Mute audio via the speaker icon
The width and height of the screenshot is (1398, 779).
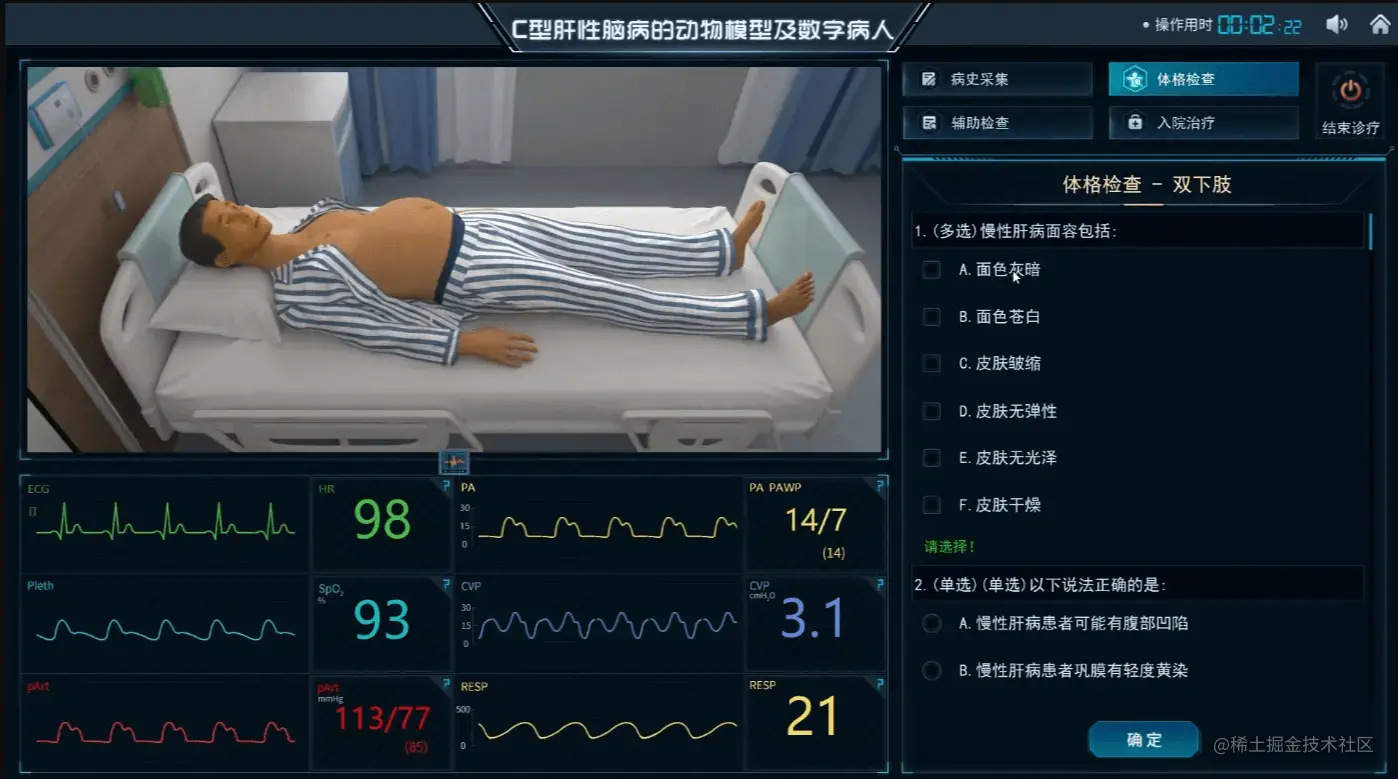pyautogui.click(x=1337, y=23)
